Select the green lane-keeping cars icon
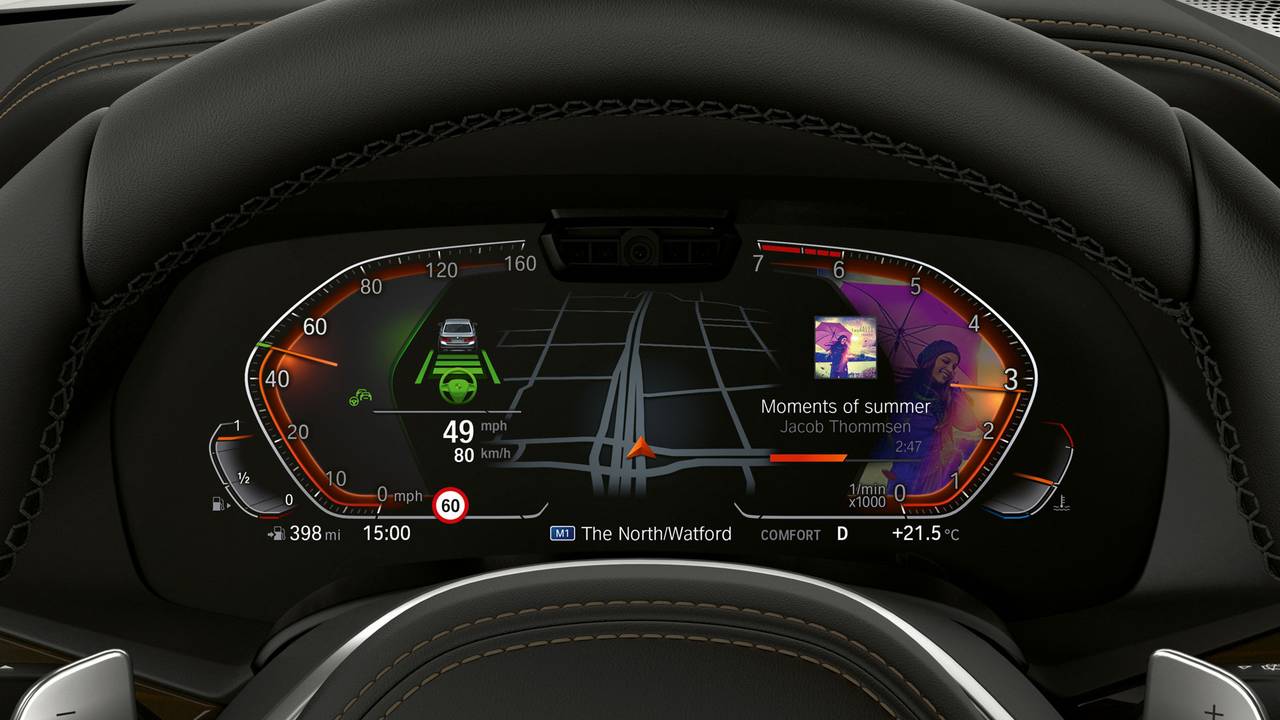Screen dimensions: 1280x720 click(360, 397)
